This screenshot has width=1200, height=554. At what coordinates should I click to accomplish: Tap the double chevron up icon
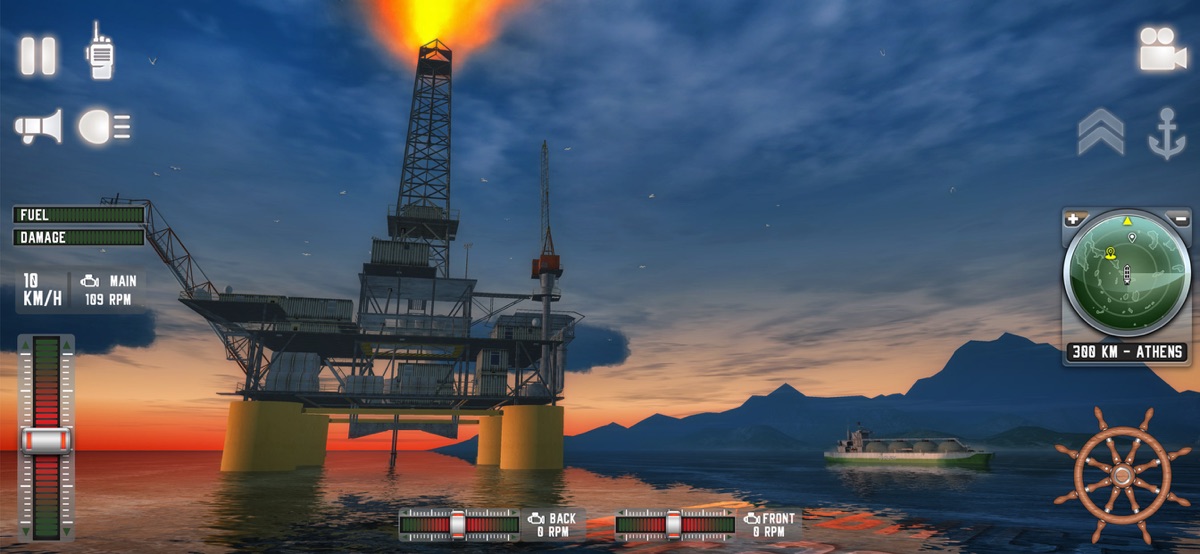coord(1100,132)
